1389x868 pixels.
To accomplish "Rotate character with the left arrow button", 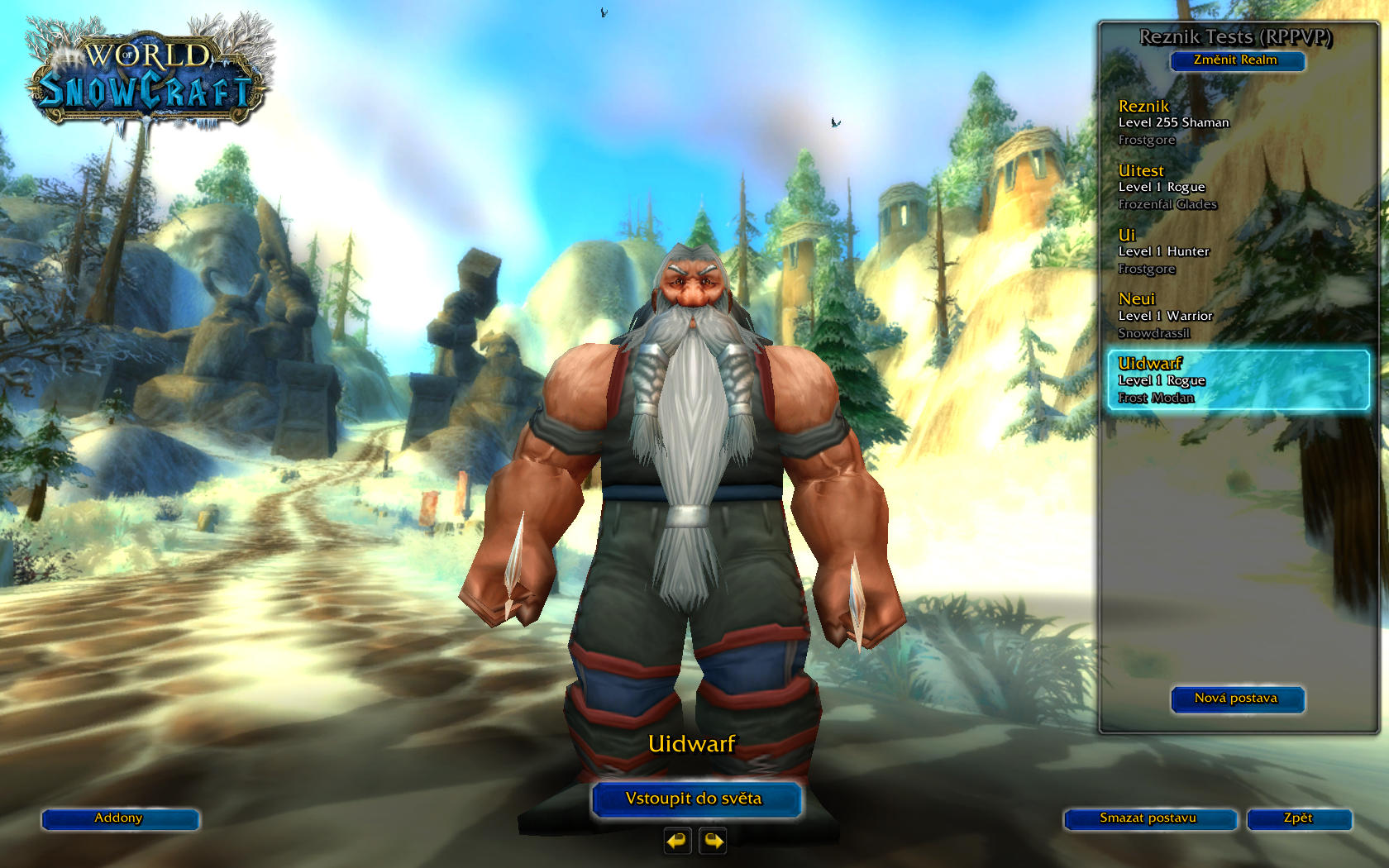I will click(x=677, y=841).
